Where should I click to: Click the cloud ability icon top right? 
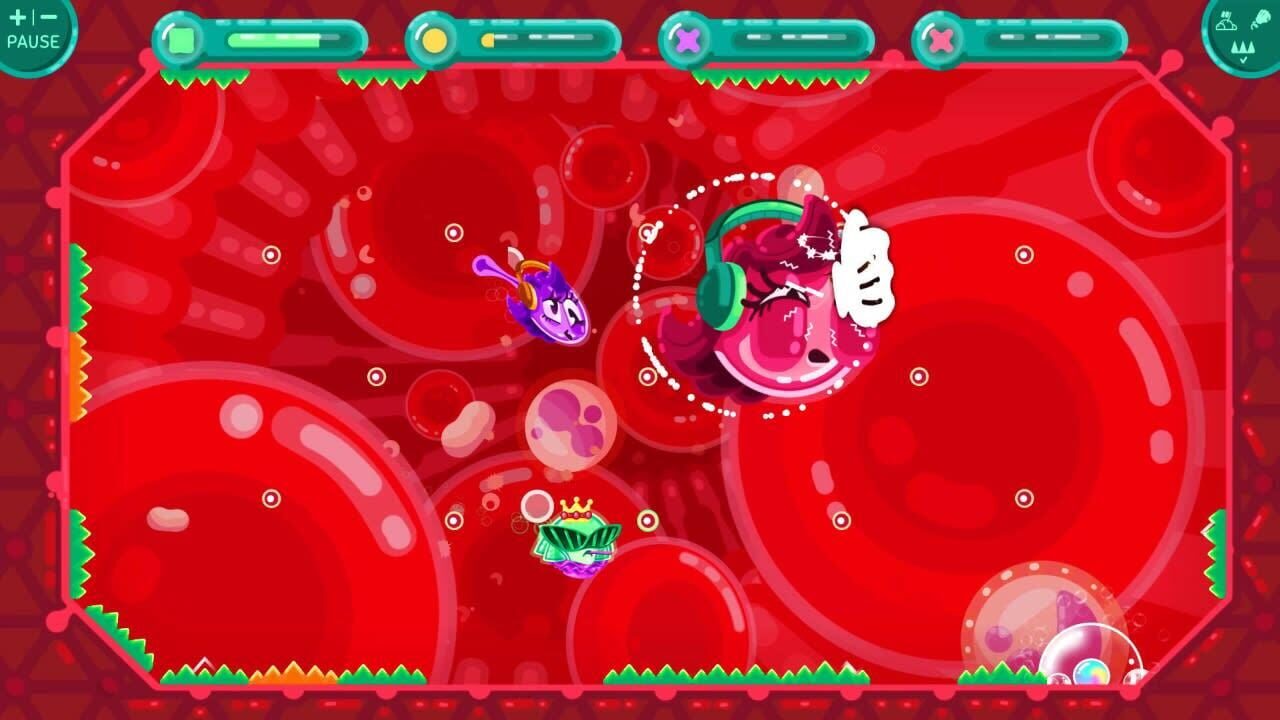click(x=1226, y=22)
